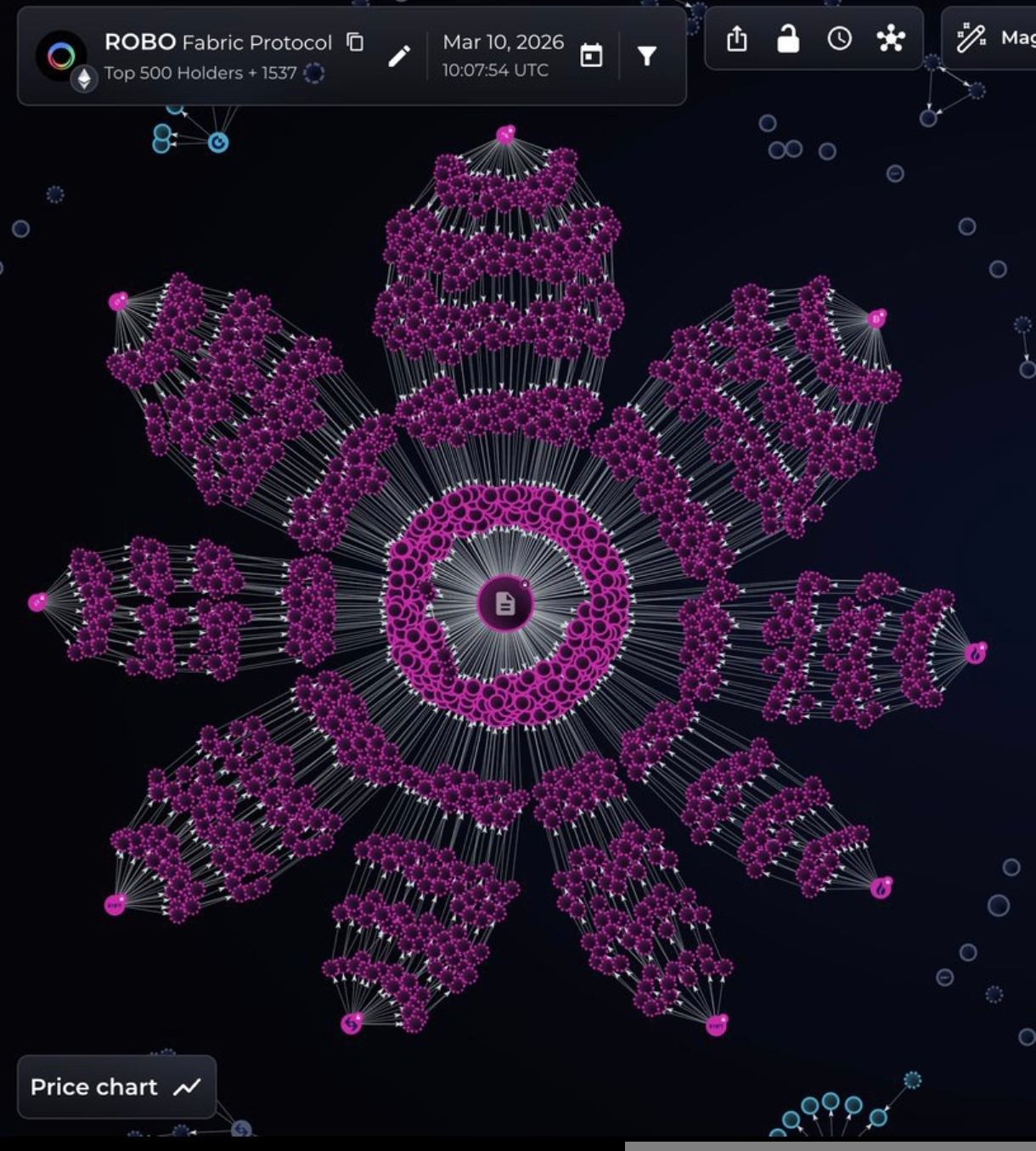Open the calendar date picker
This screenshot has width=1036, height=1151.
(591, 56)
